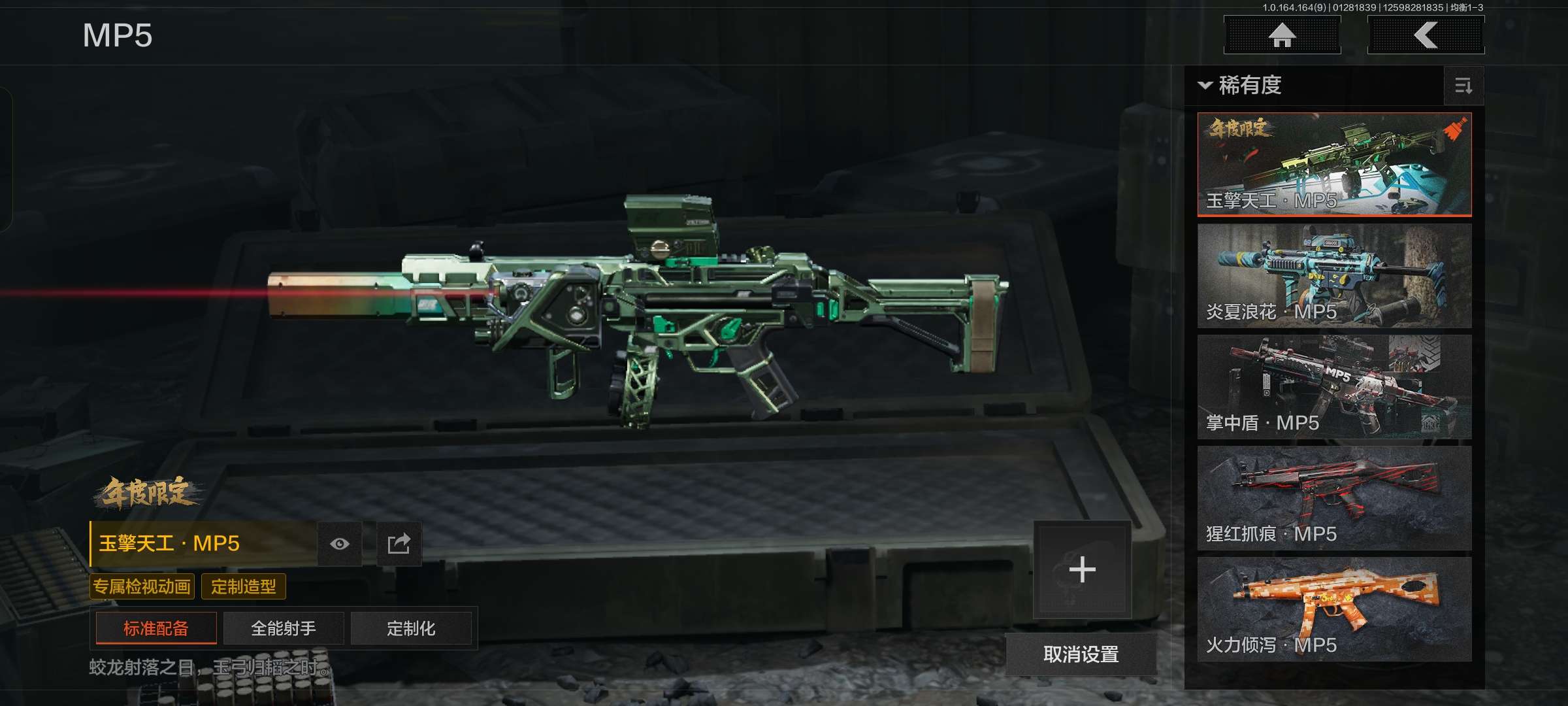This screenshot has width=1568, height=706.
Task: Open the 稀有度 sort dropdown
Action: (x=1241, y=86)
